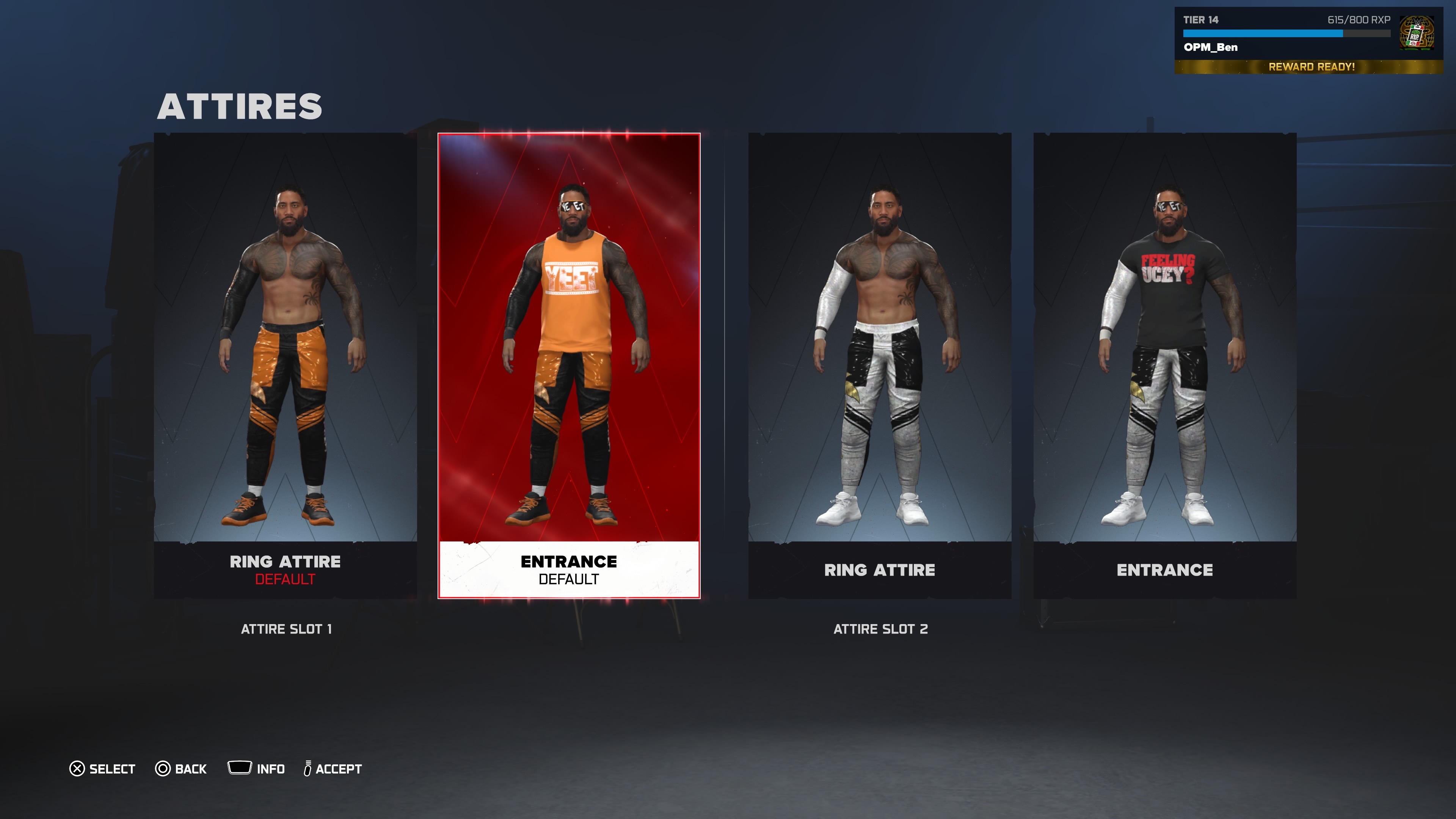Click the OPM_Ben profile name
Image resolution: width=1456 pixels, height=819 pixels.
click(1210, 47)
